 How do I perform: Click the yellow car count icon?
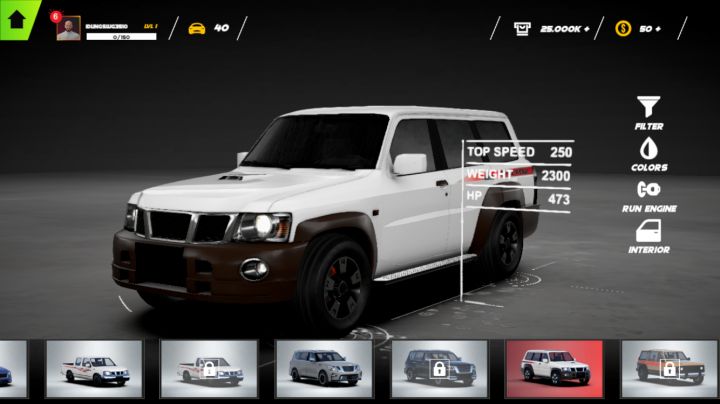(197, 28)
